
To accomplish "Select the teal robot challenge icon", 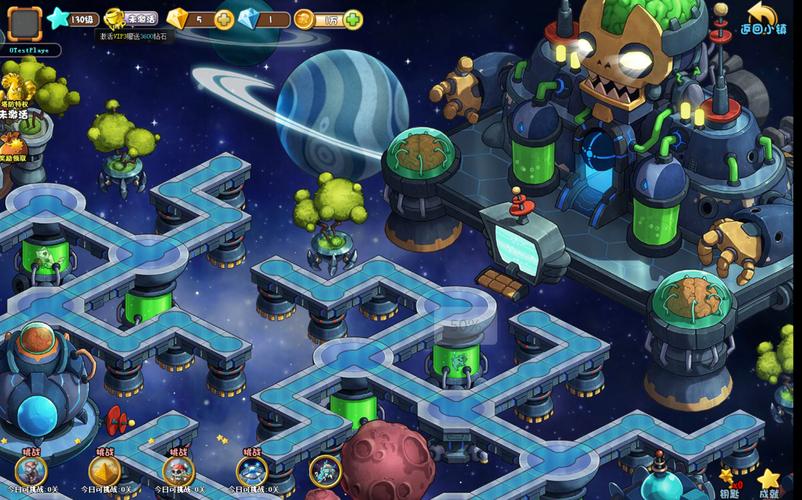I will 325,469.
